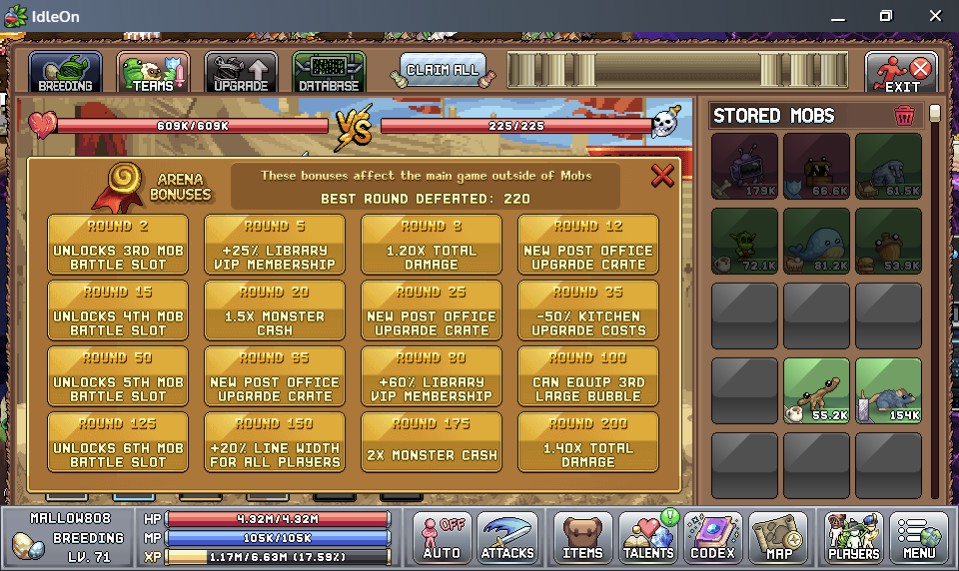Exit the breeding screen
Image resolution: width=959 pixels, height=571 pixels.
[901, 73]
